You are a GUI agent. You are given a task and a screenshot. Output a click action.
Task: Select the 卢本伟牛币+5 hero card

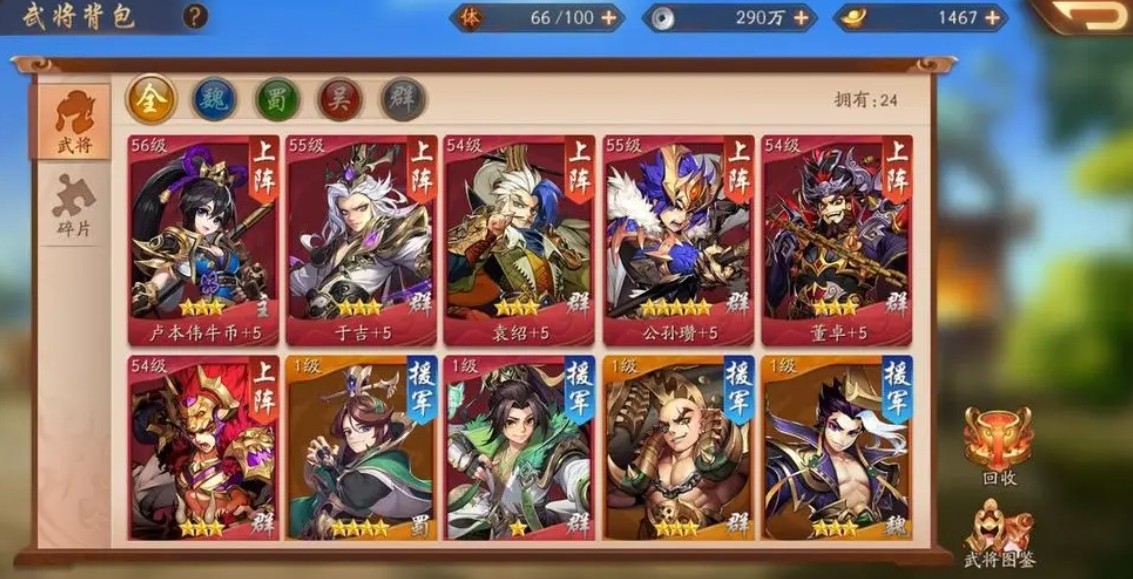click(203, 240)
